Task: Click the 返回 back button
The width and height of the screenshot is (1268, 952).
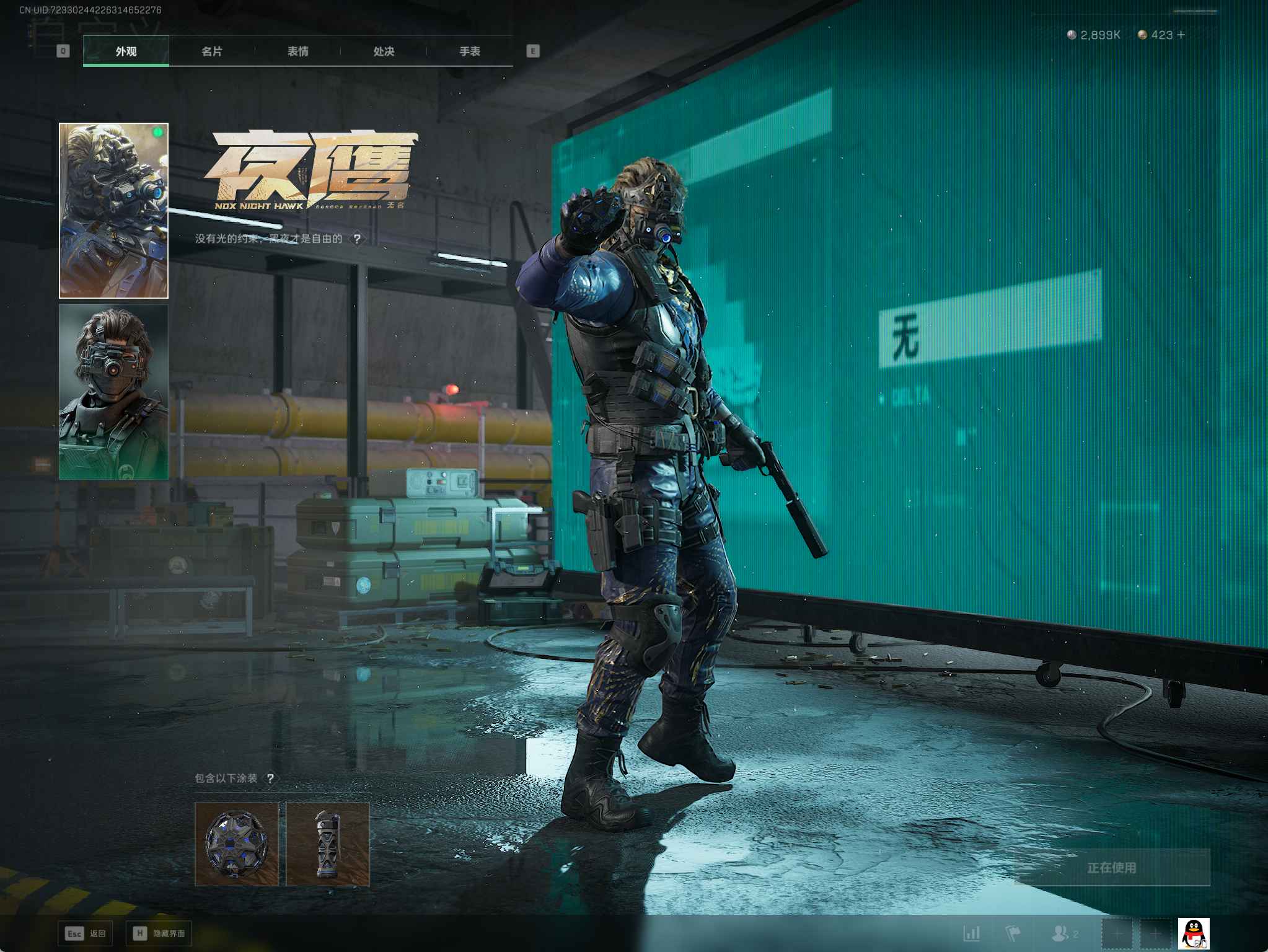Action: 86,933
